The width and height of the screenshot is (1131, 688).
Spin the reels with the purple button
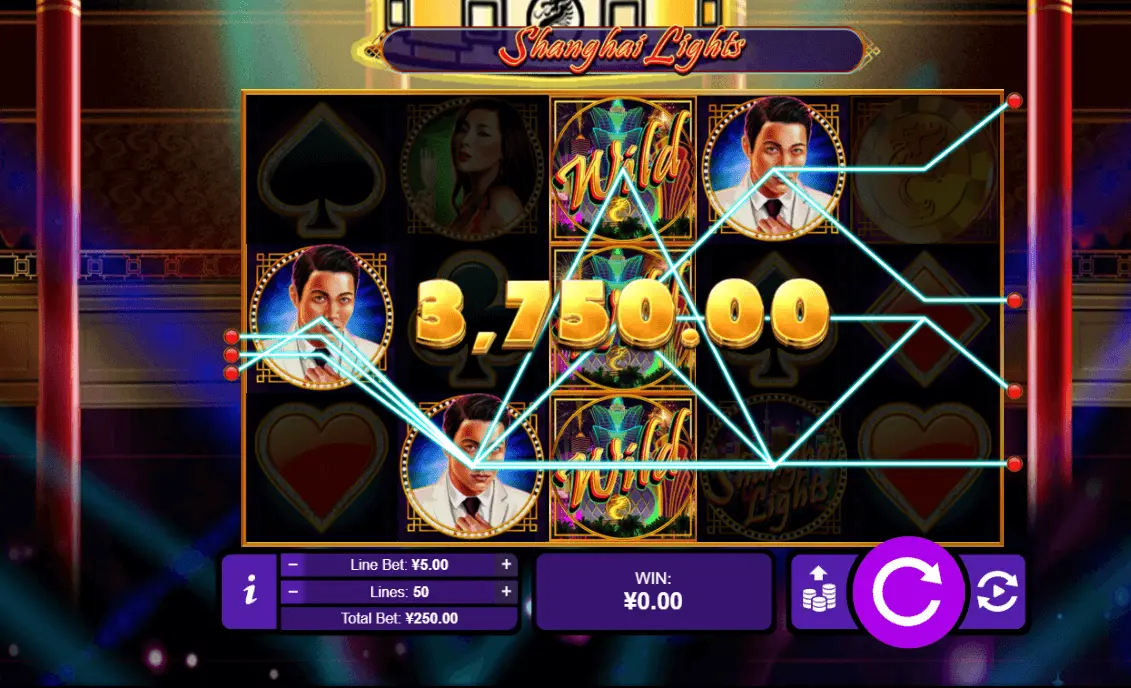pos(907,593)
